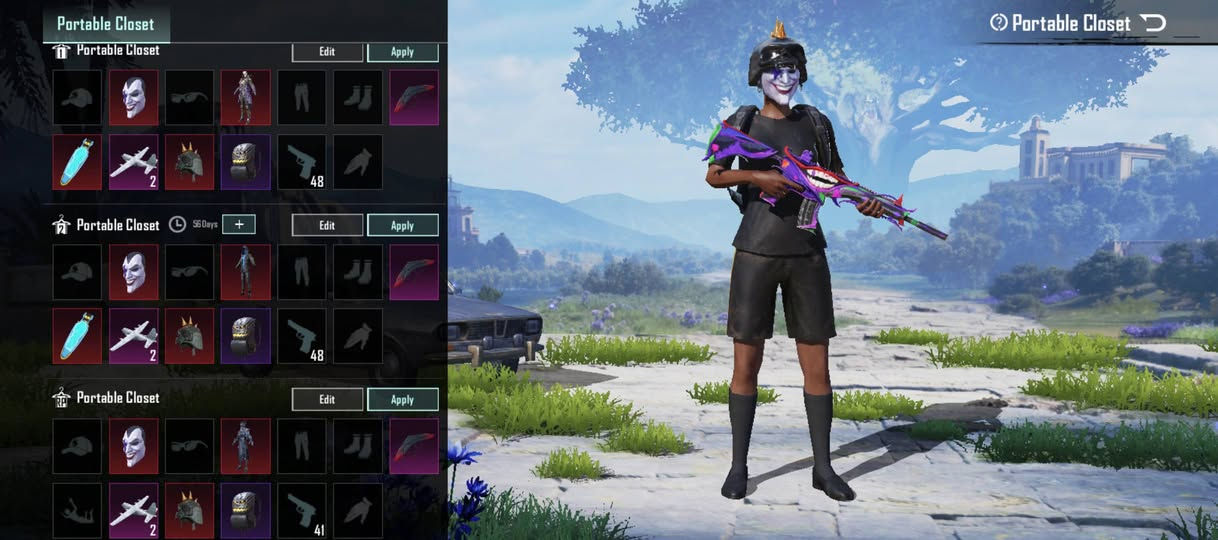Select the backpack skin in closet 2
The width and height of the screenshot is (1218, 540).
[246, 336]
